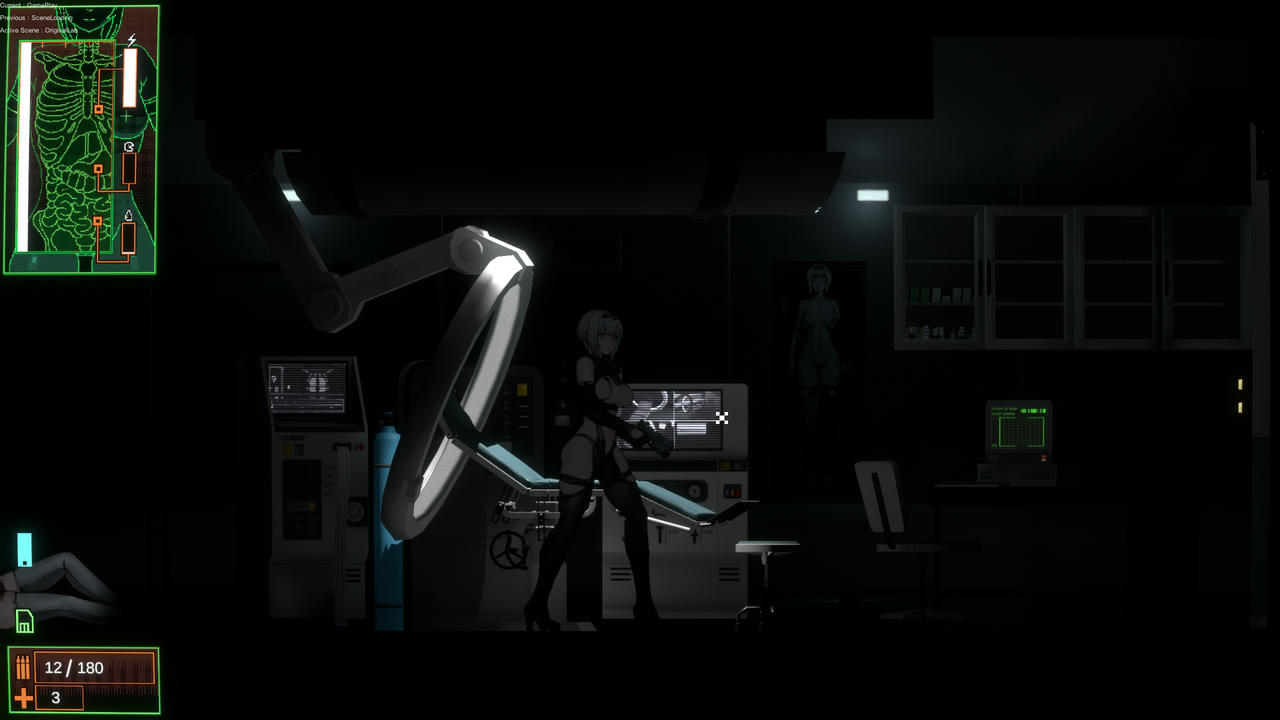Click the pixel crosshair cursor on the monitor

click(x=722, y=419)
